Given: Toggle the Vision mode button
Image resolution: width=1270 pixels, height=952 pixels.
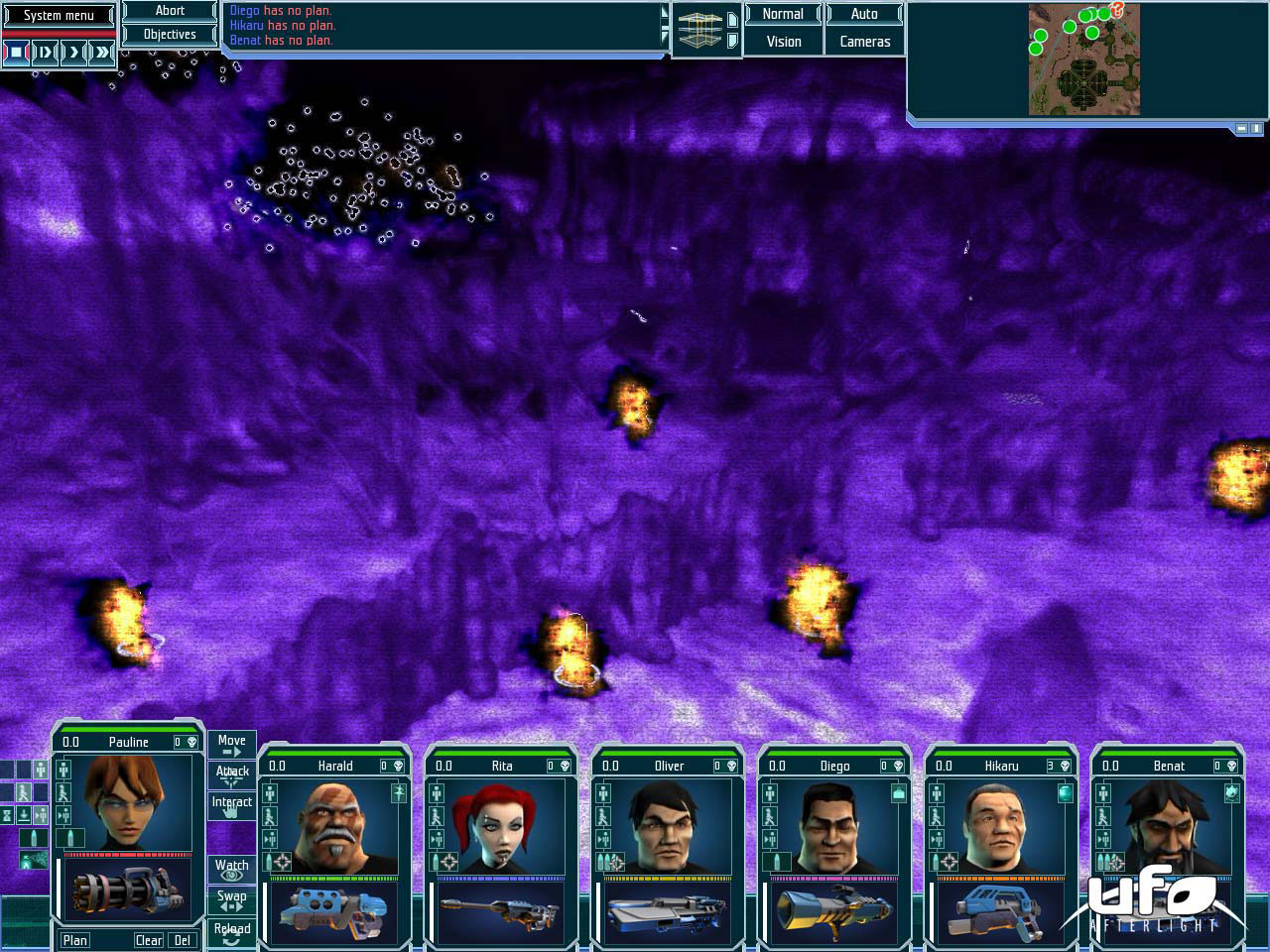Looking at the screenshot, I should click(783, 42).
